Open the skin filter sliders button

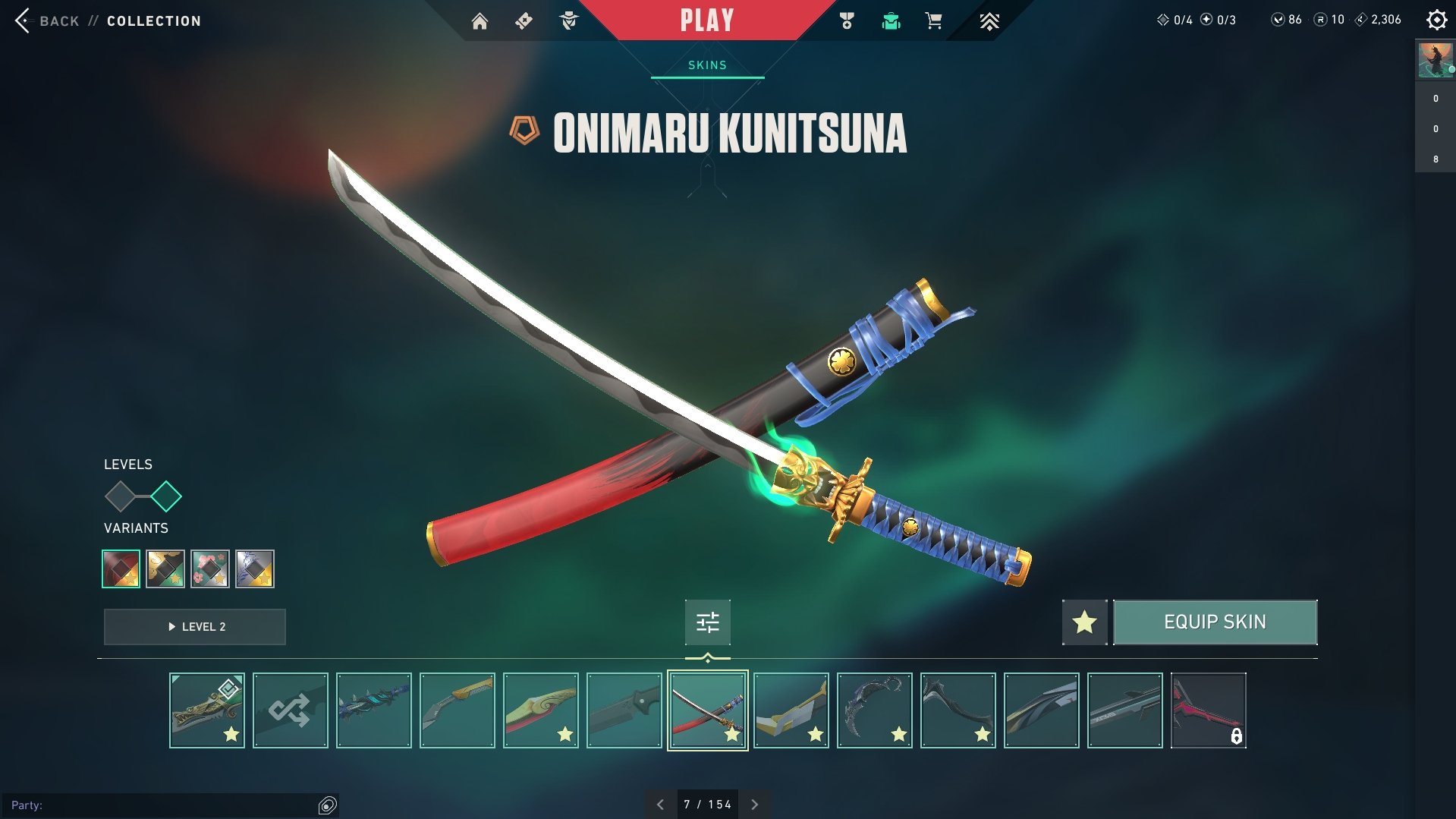tap(707, 622)
